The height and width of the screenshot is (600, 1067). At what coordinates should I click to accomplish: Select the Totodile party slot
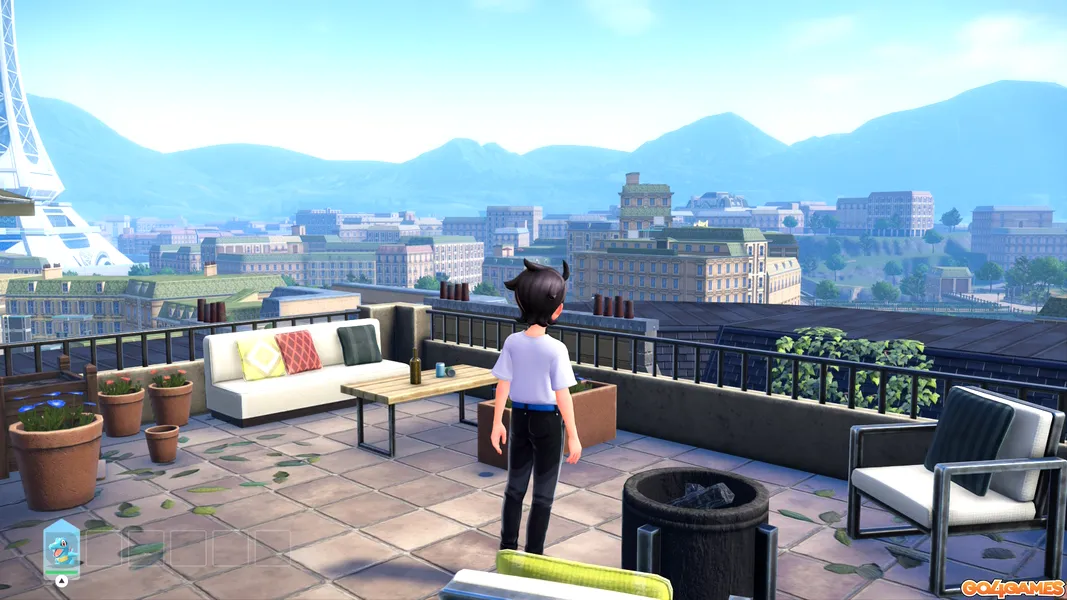pos(61,547)
